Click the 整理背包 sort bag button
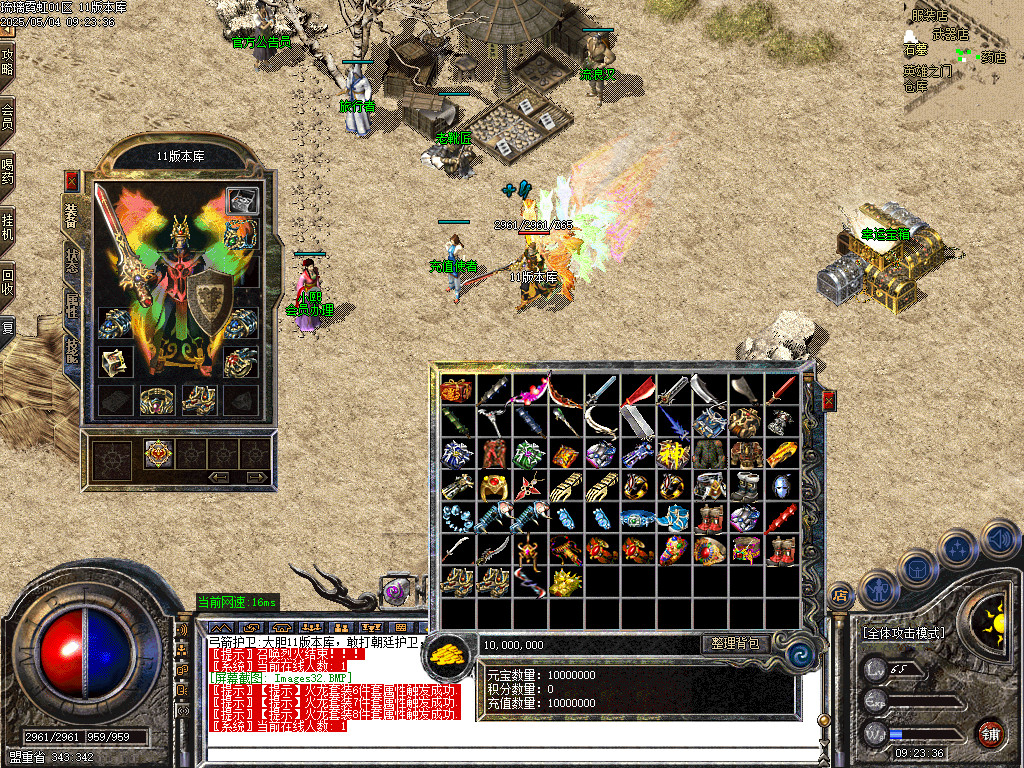 pos(735,644)
